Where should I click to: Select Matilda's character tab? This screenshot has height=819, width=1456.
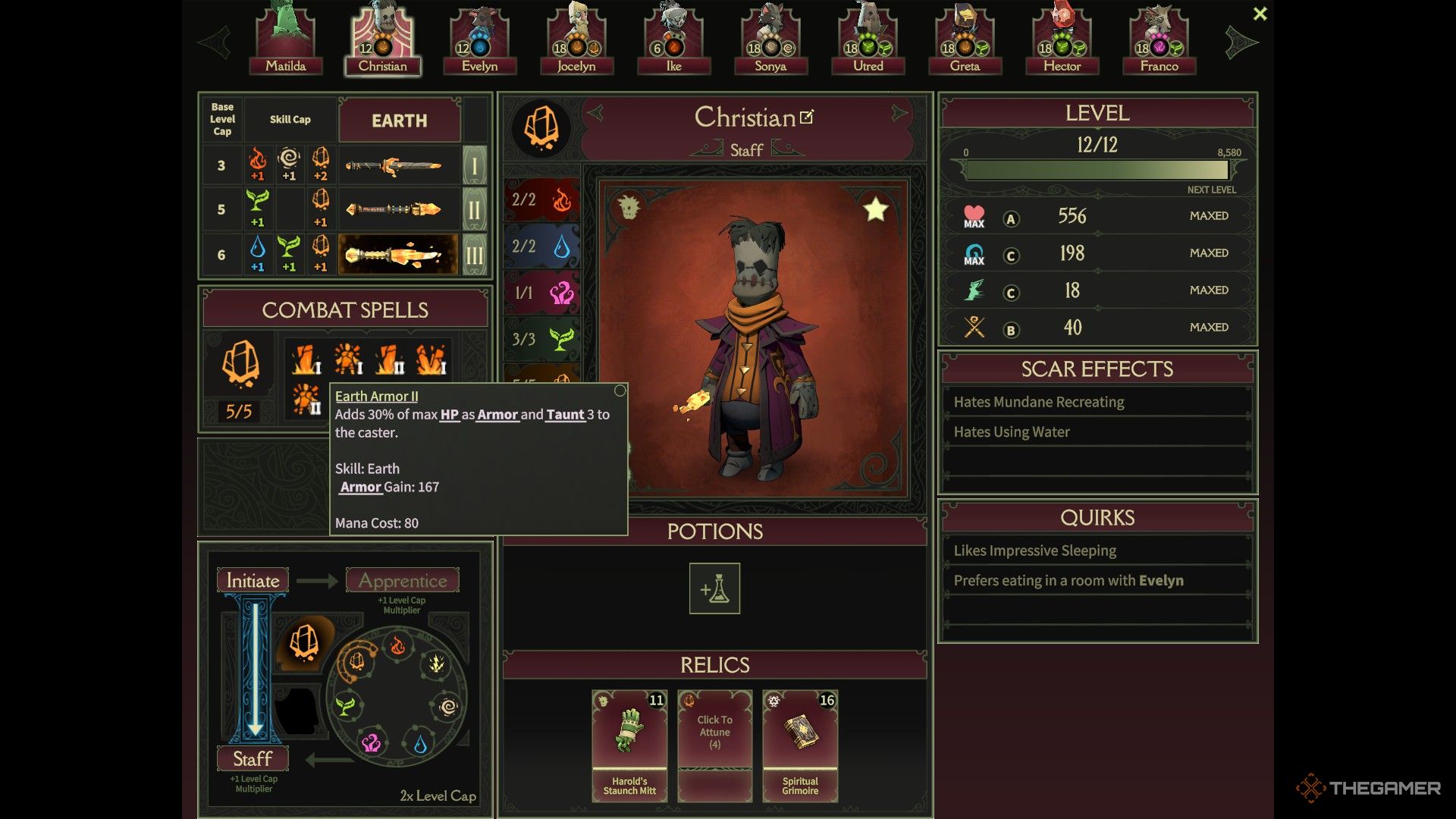pos(286,42)
